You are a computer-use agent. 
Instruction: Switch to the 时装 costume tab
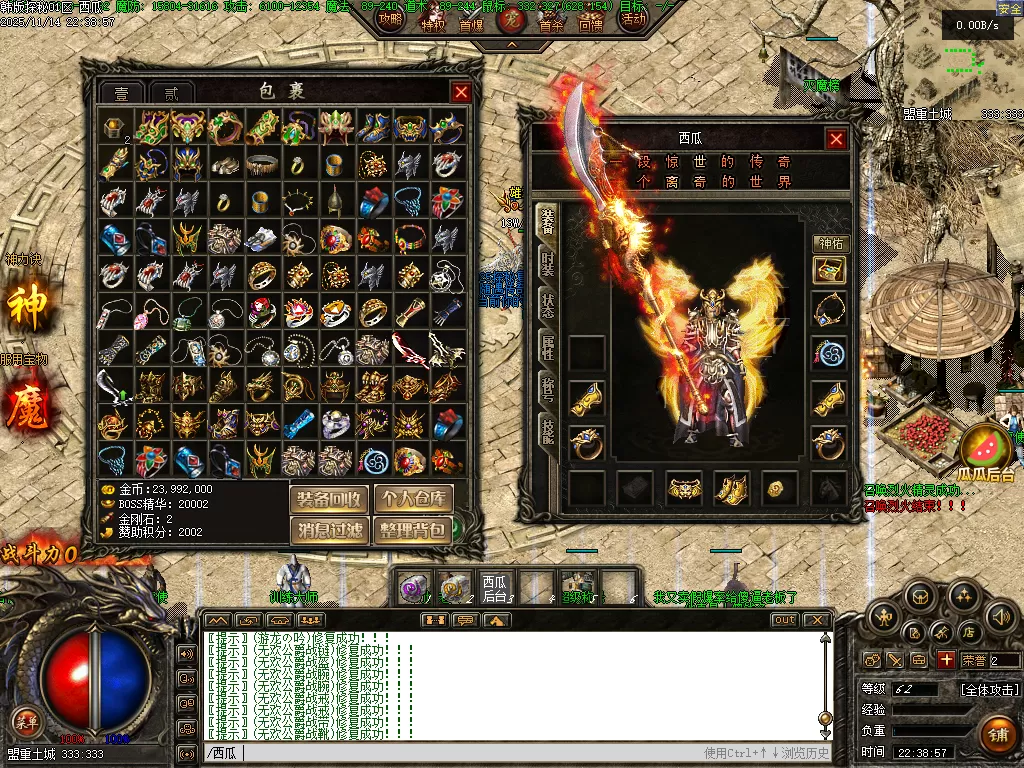point(548,263)
